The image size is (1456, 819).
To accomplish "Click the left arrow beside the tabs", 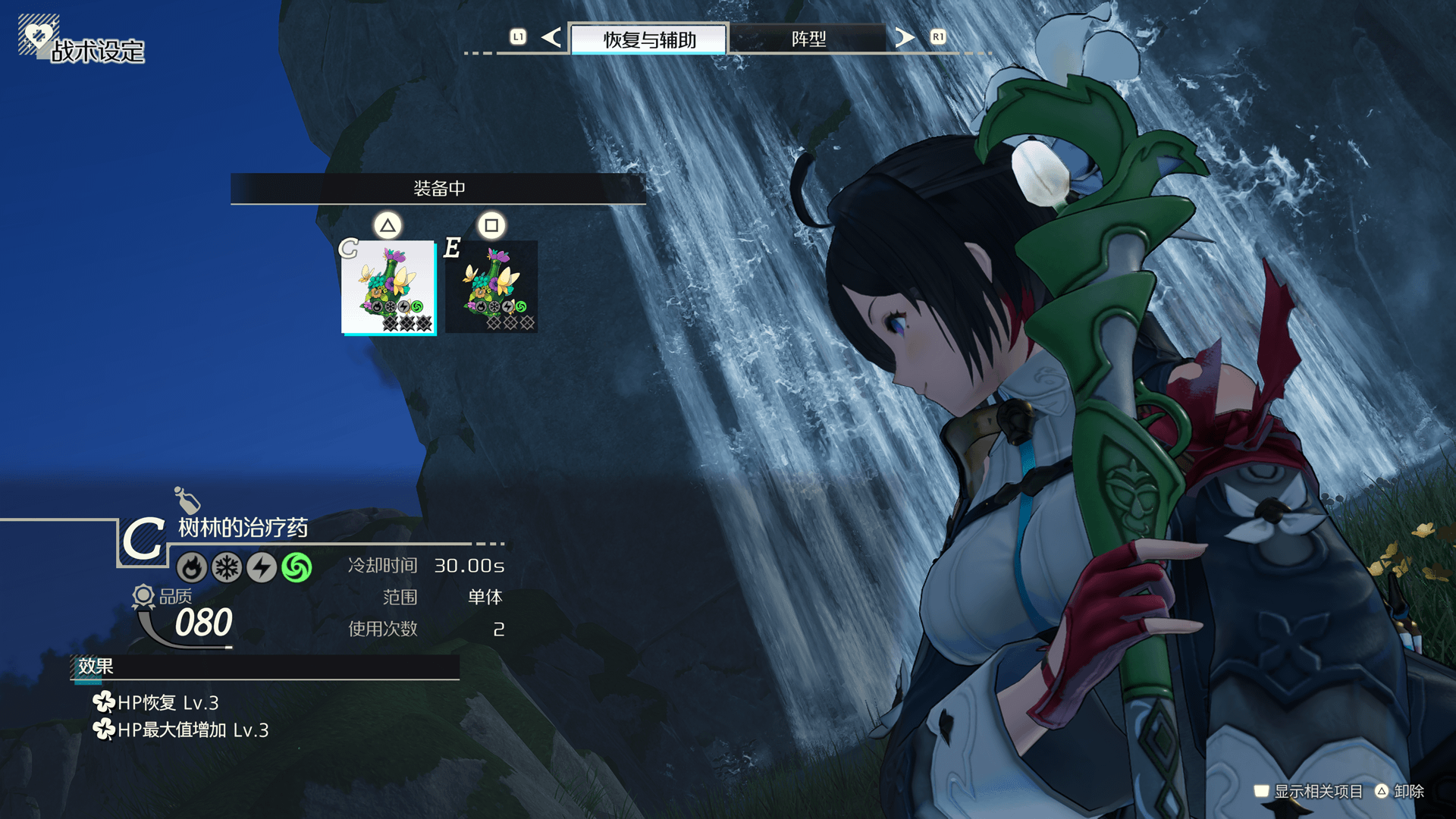I will pyautogui.click(x=551, y=37).
